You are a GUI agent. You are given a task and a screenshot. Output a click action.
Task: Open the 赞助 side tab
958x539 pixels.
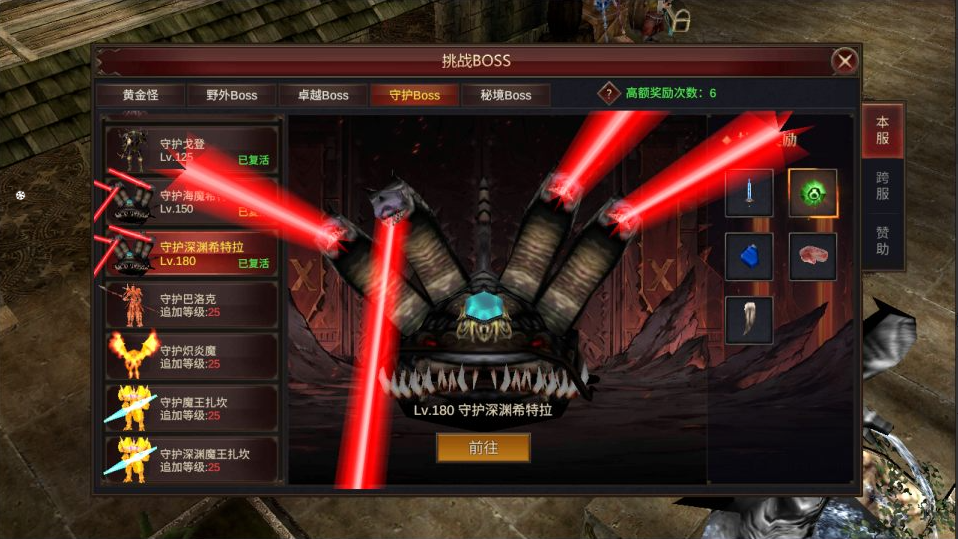882,242
